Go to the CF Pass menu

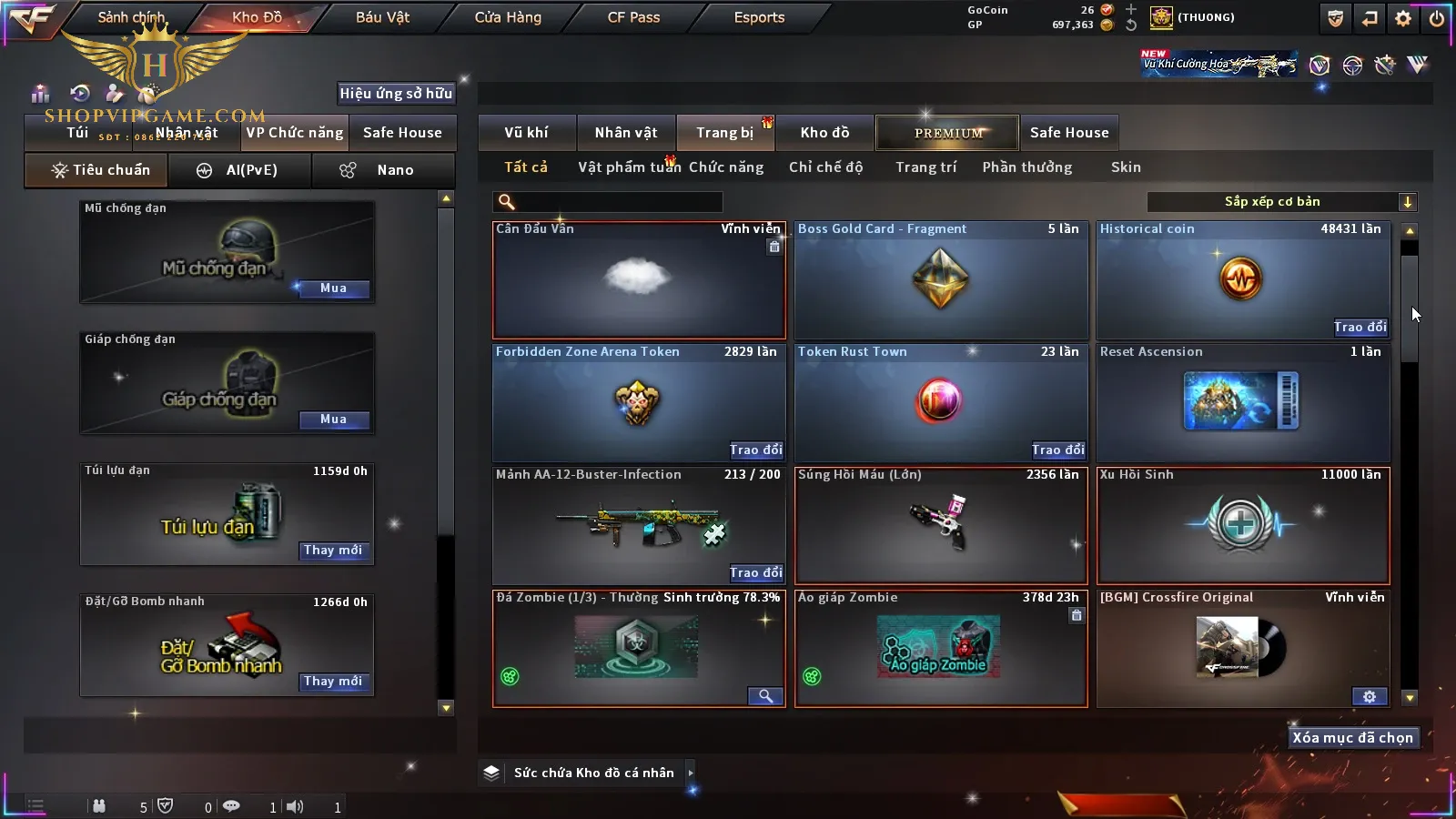[633, 17]
